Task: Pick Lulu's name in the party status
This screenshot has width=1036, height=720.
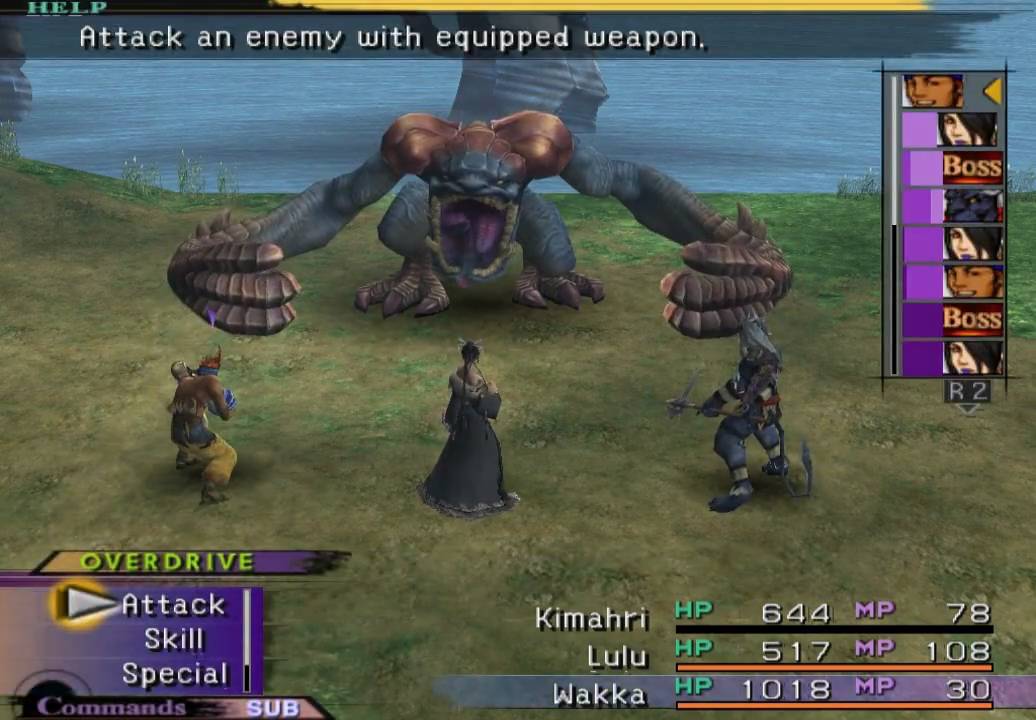Action: 617,656
